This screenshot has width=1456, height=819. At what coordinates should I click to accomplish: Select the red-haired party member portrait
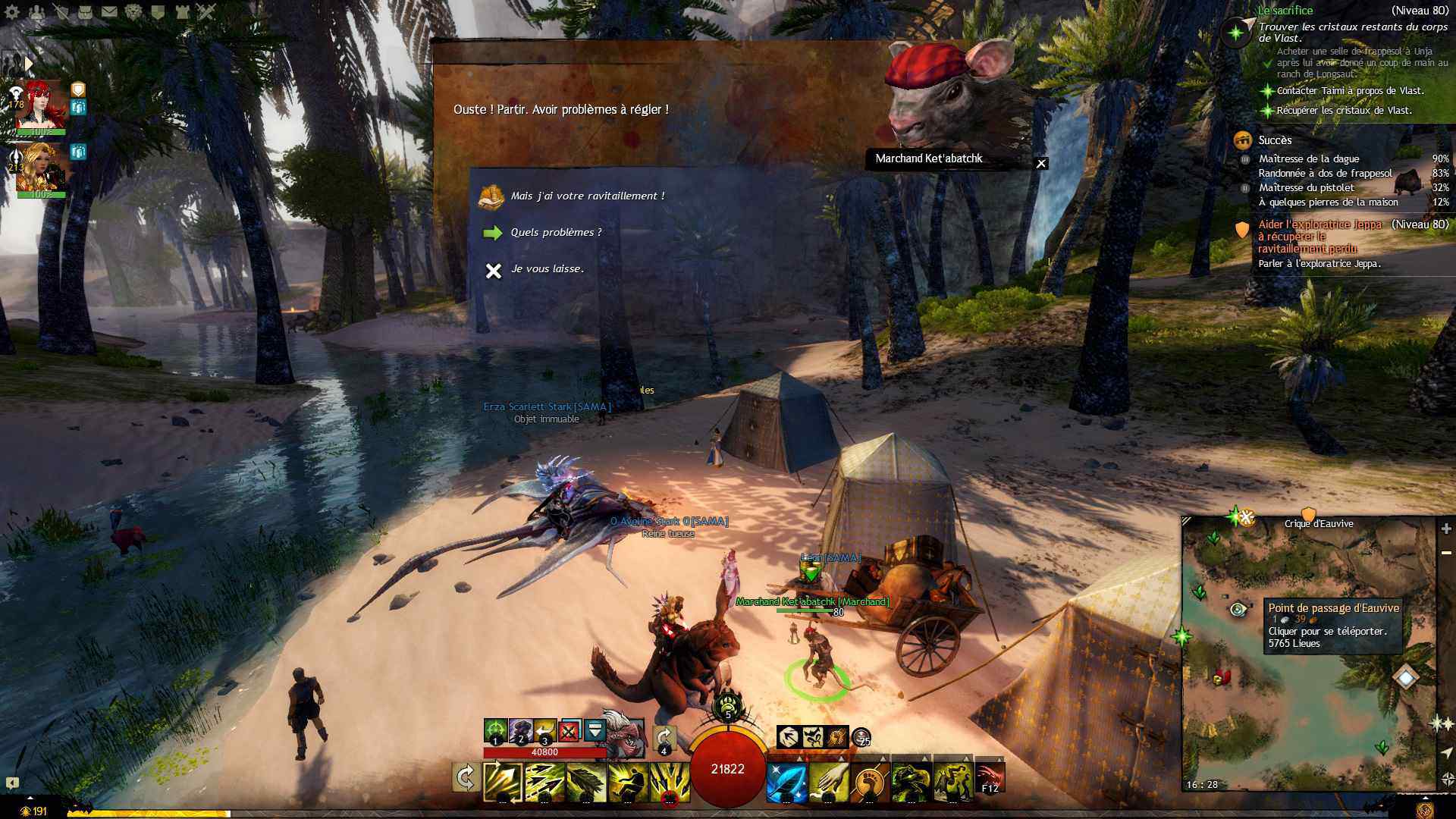click(x=42, y=106)
